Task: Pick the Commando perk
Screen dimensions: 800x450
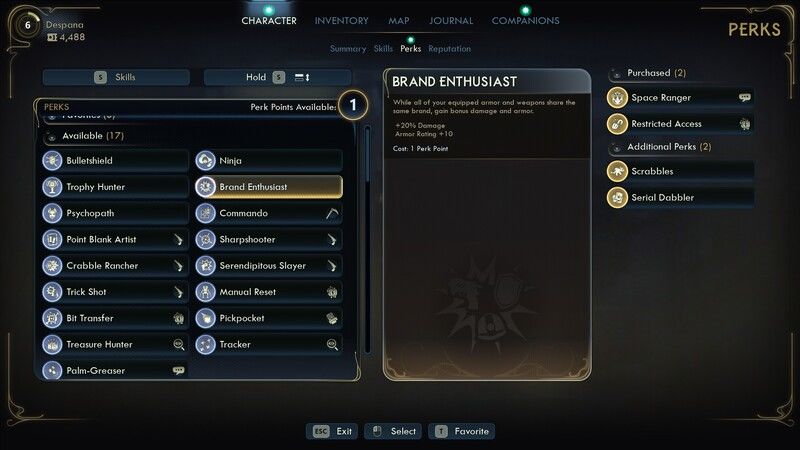Action: click(268, 213)
